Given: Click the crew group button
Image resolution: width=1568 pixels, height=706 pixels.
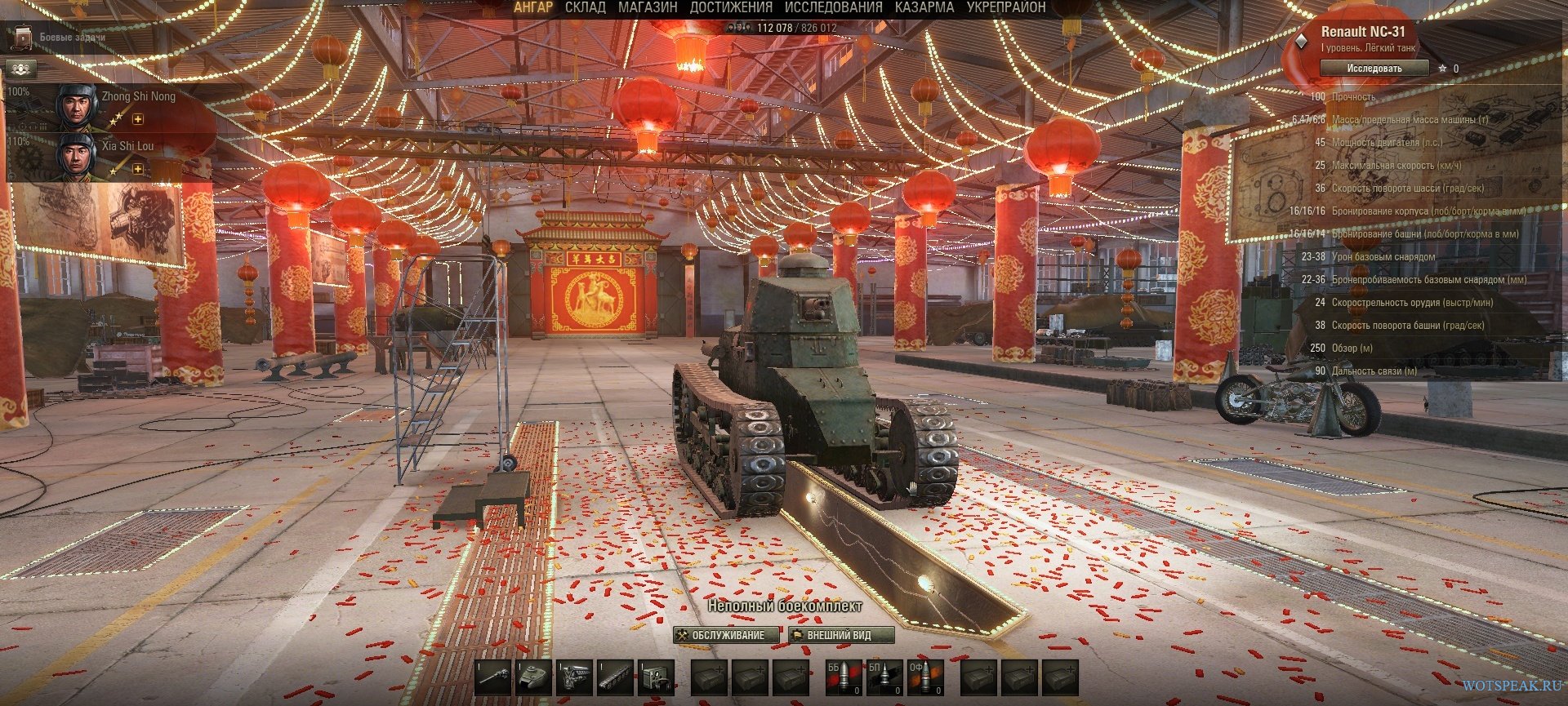Looking at the screenshot, I should click(21, 69).
